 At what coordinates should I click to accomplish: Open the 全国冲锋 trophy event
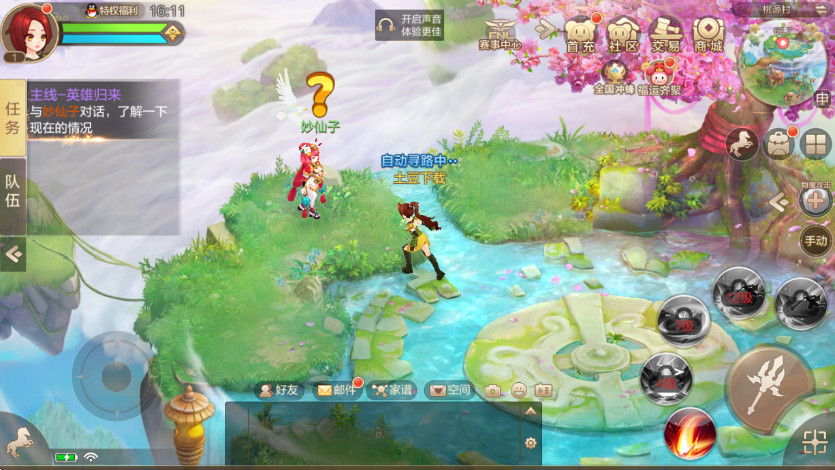click(x=614, y=74)
